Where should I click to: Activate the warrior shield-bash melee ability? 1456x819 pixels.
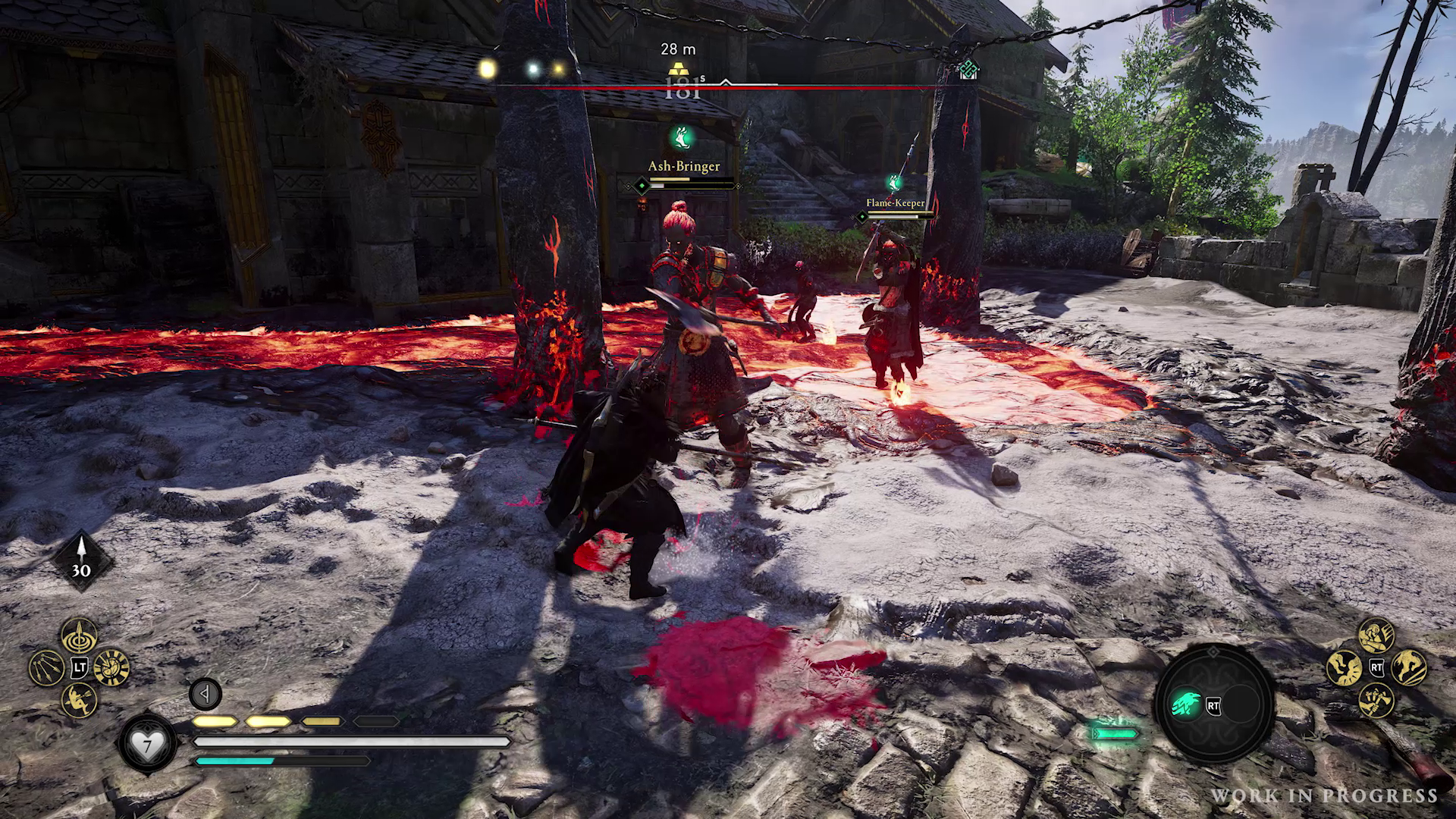click(x=1376, y=635)
